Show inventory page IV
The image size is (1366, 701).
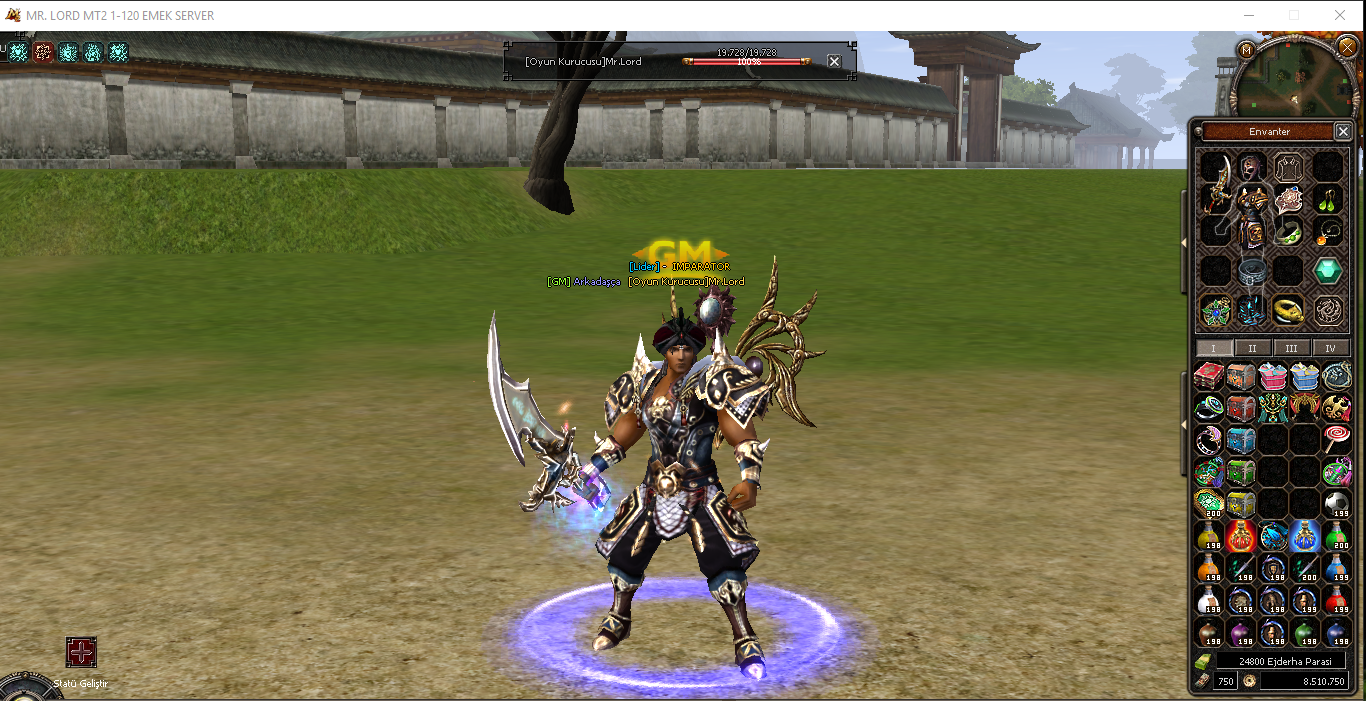[x=1330, y=348]
